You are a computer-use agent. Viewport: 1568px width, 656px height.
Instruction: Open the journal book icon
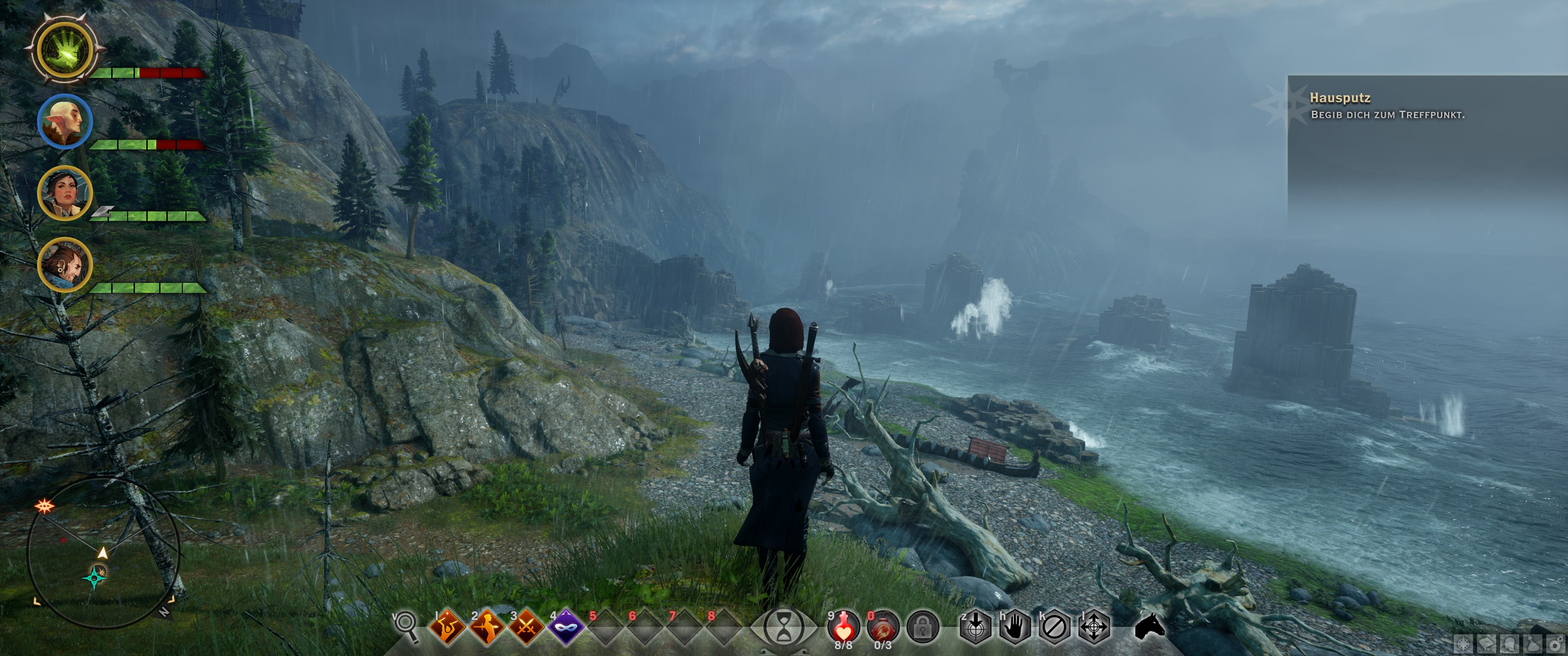(x=1486, y=645)
